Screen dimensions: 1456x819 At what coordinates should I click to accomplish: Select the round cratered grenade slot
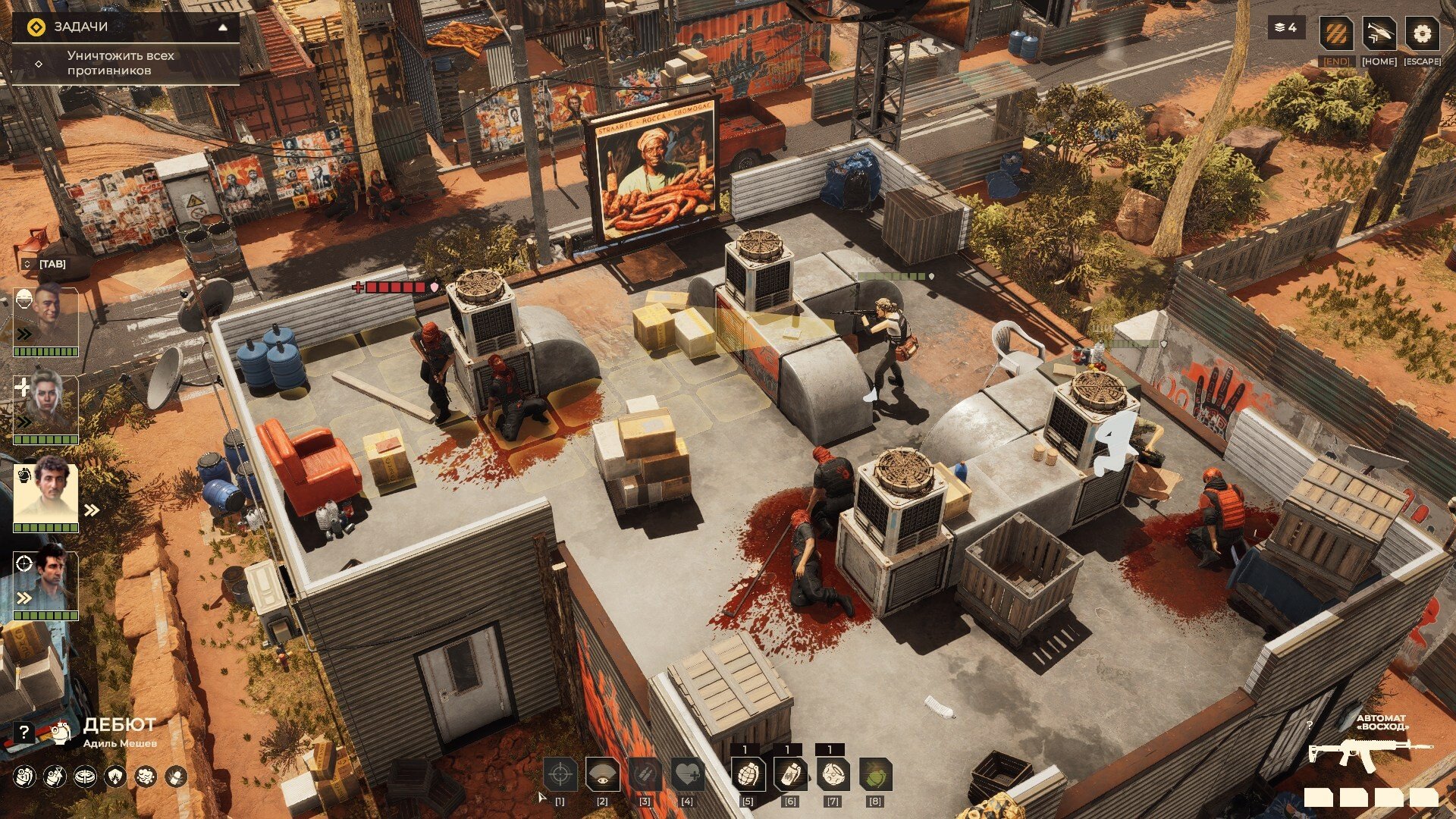833,775
